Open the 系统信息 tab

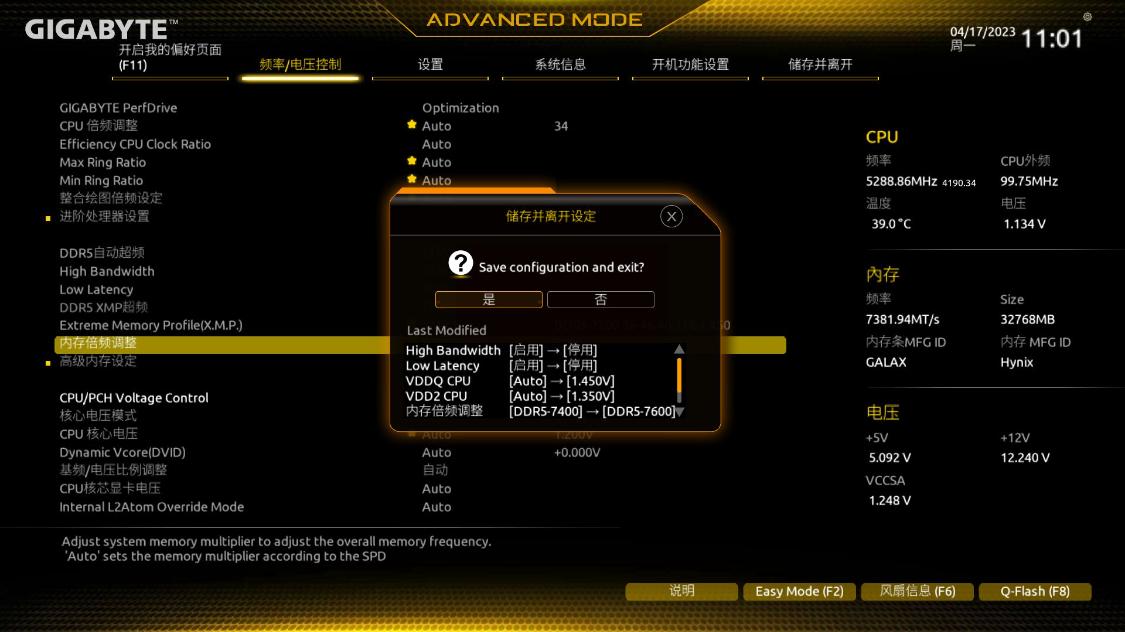pyautogui.click(x=560, y=65)
